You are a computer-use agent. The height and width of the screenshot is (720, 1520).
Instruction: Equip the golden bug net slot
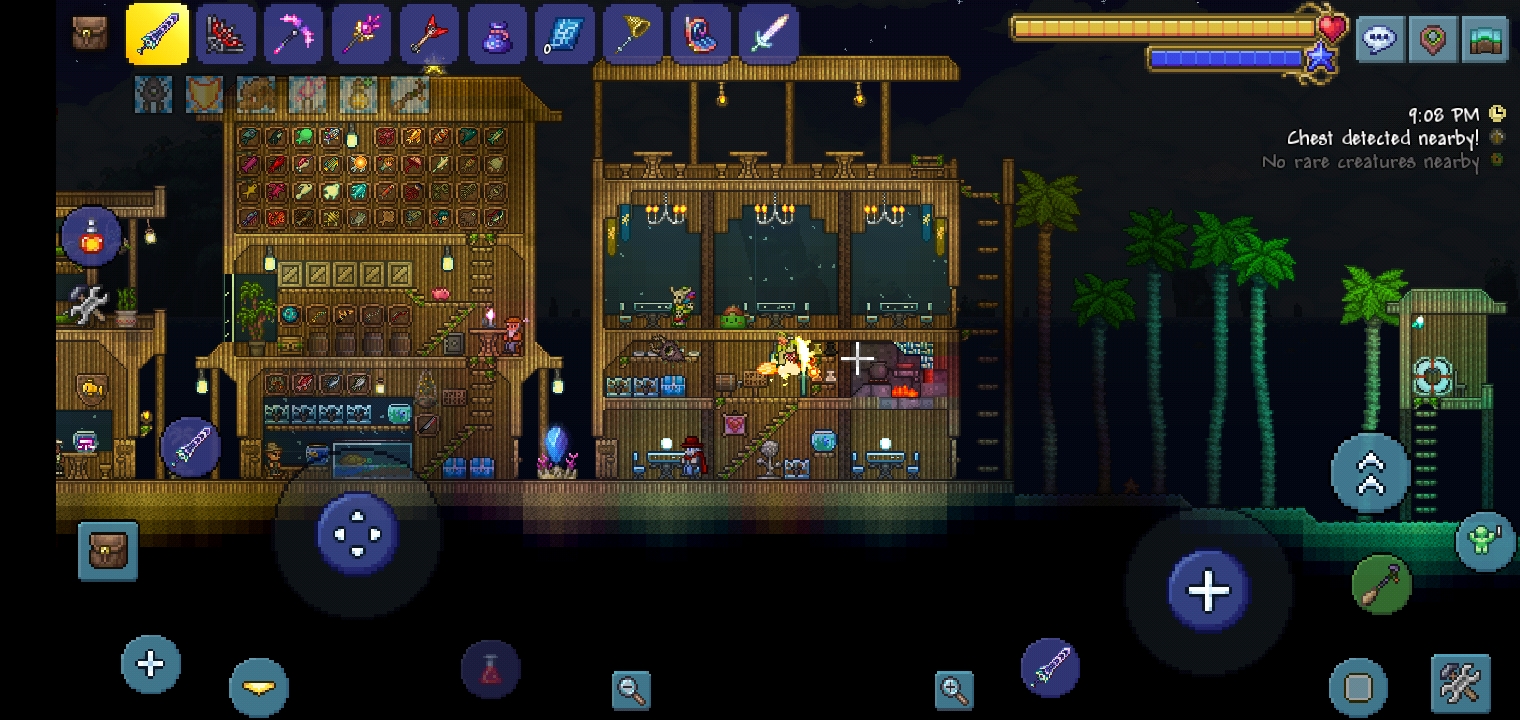[632, 35]
